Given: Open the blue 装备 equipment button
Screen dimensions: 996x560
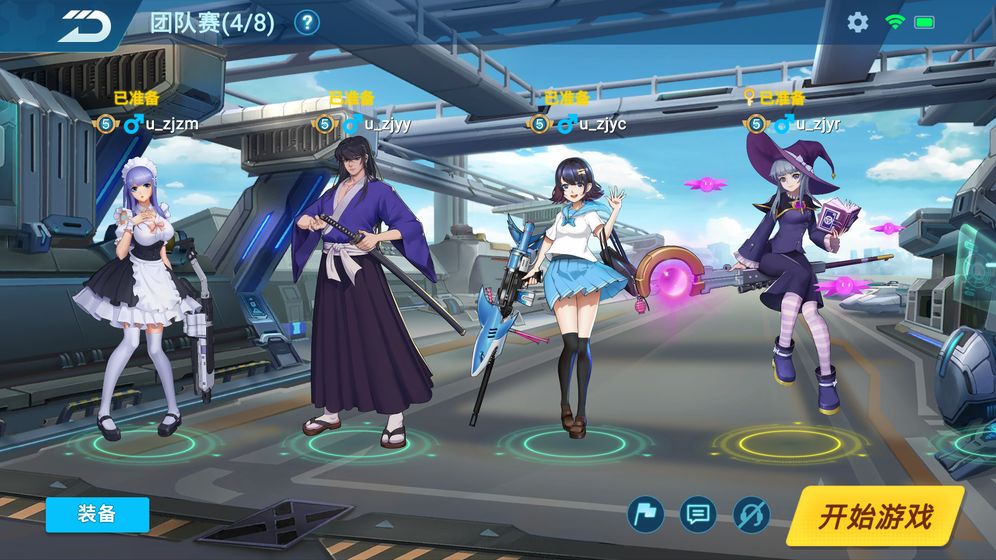Looking at the screenshot, I should tap(97, 514).
